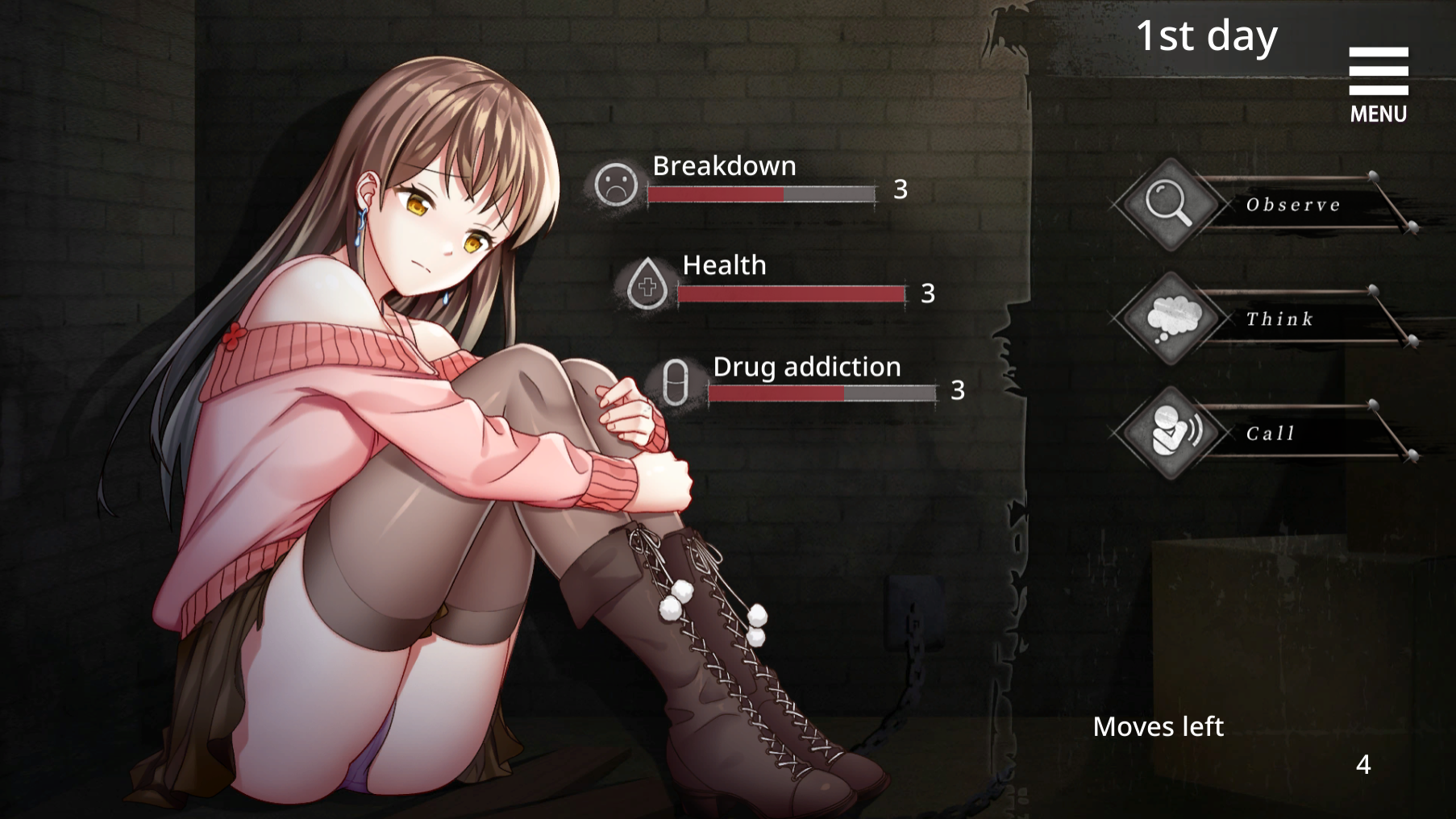Click the Health progress bar
Viewport: 1456px width, 819px height.
tap(792, 293)
